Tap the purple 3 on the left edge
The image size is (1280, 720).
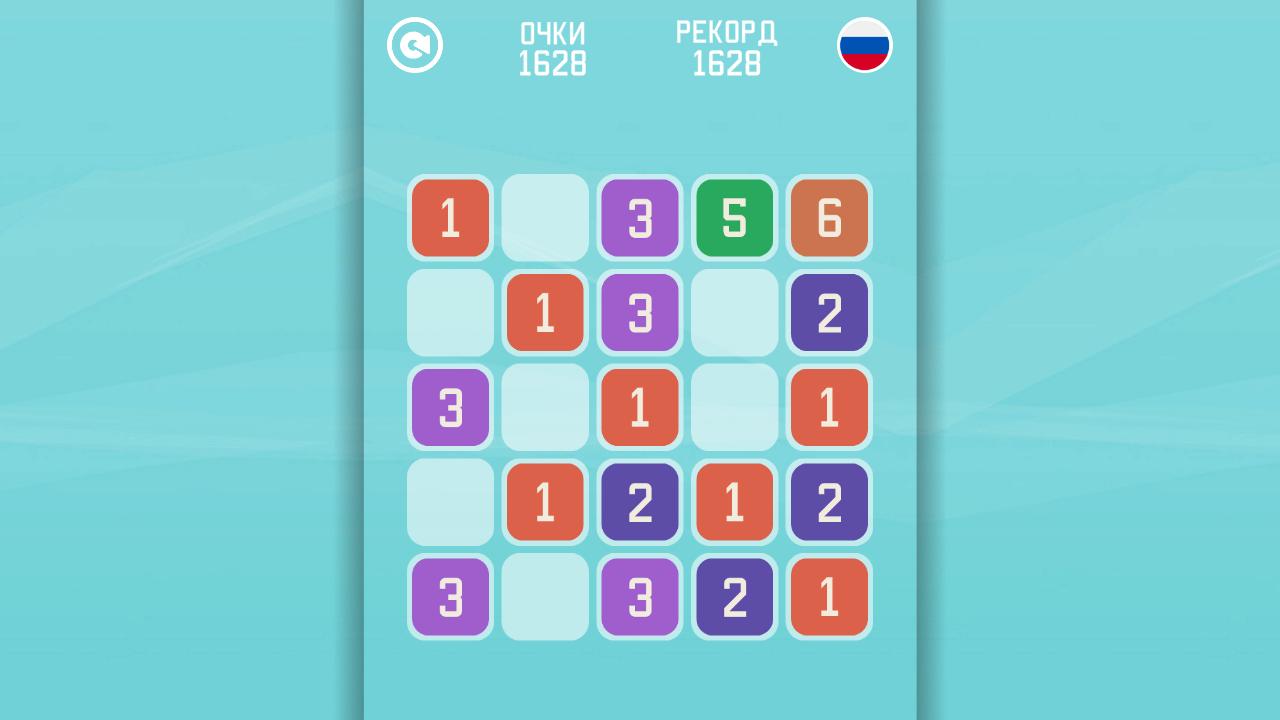(x=450, y=407)
